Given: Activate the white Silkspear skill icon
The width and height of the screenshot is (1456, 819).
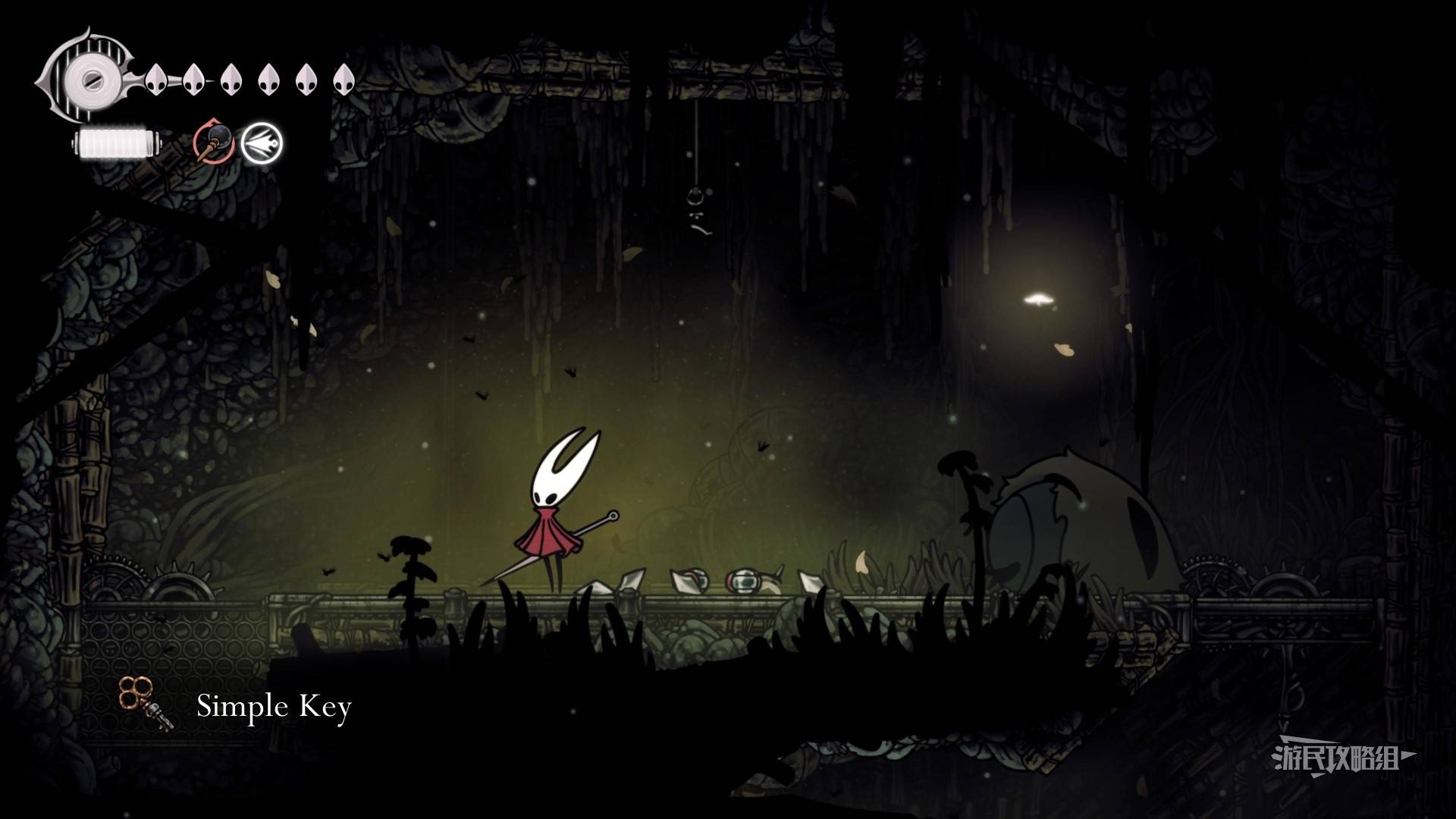Looking at the screenshot, I should click(x=262, y=143).
